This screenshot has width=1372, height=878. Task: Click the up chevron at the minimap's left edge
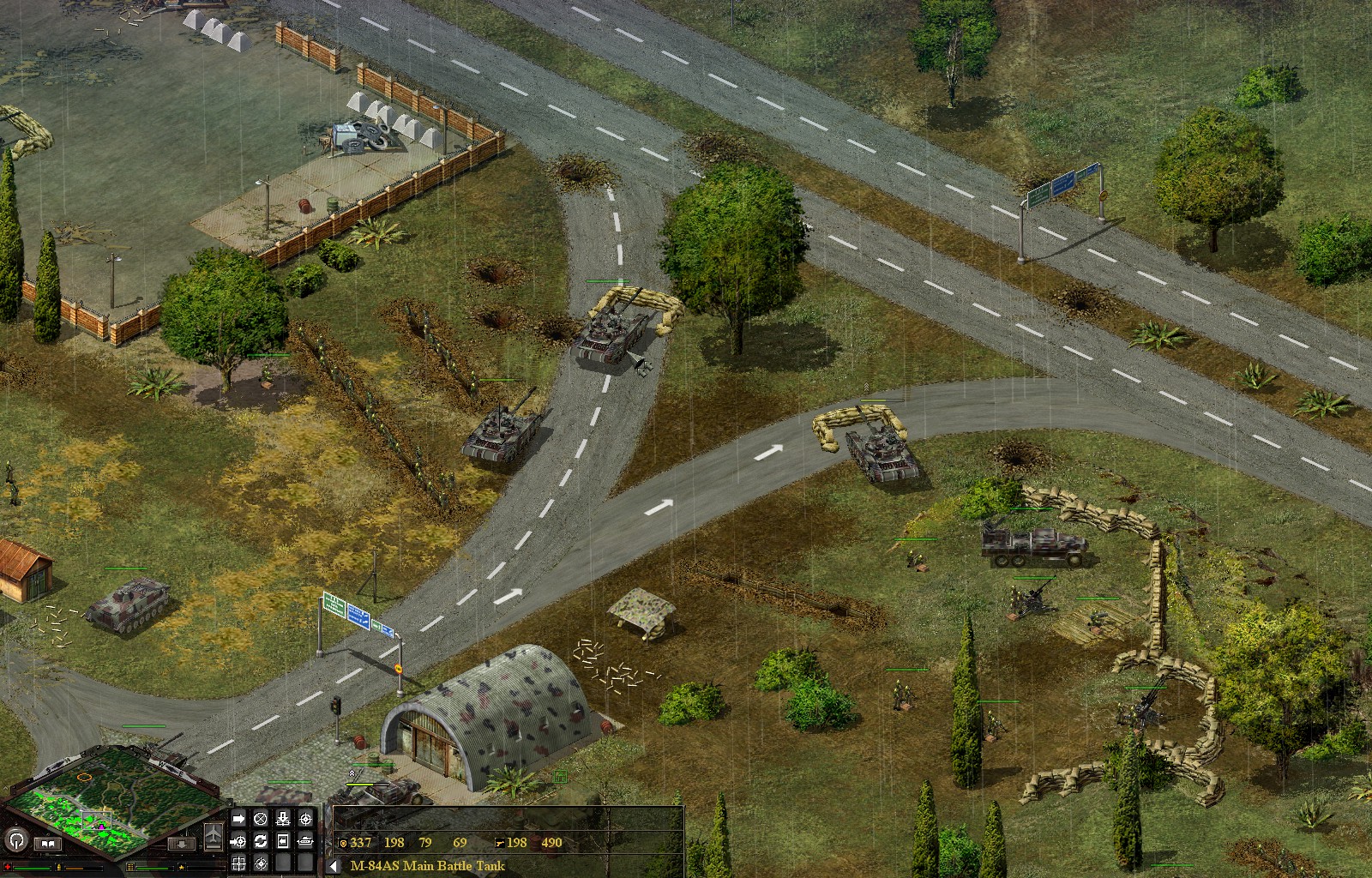pyautogui.click(x=6, y=788)
